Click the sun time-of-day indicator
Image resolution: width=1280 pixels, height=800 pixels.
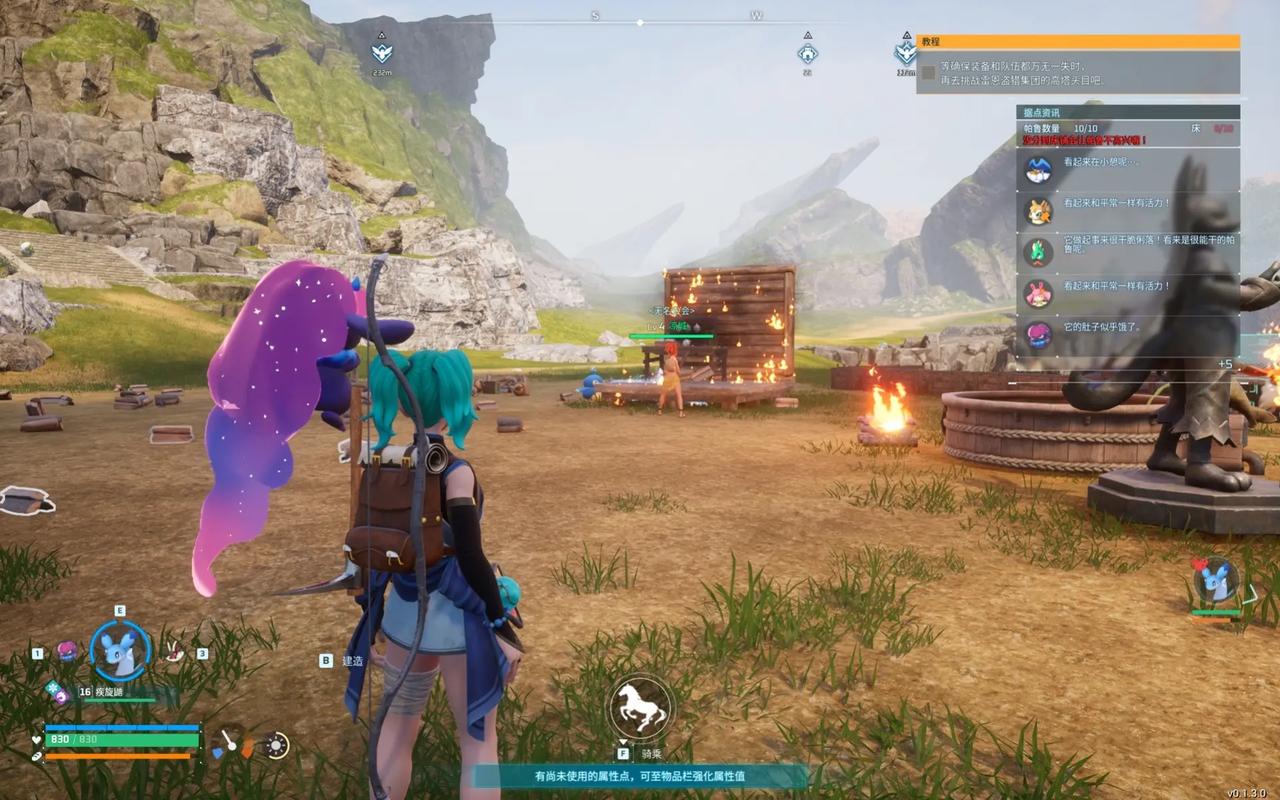[276, 745]
